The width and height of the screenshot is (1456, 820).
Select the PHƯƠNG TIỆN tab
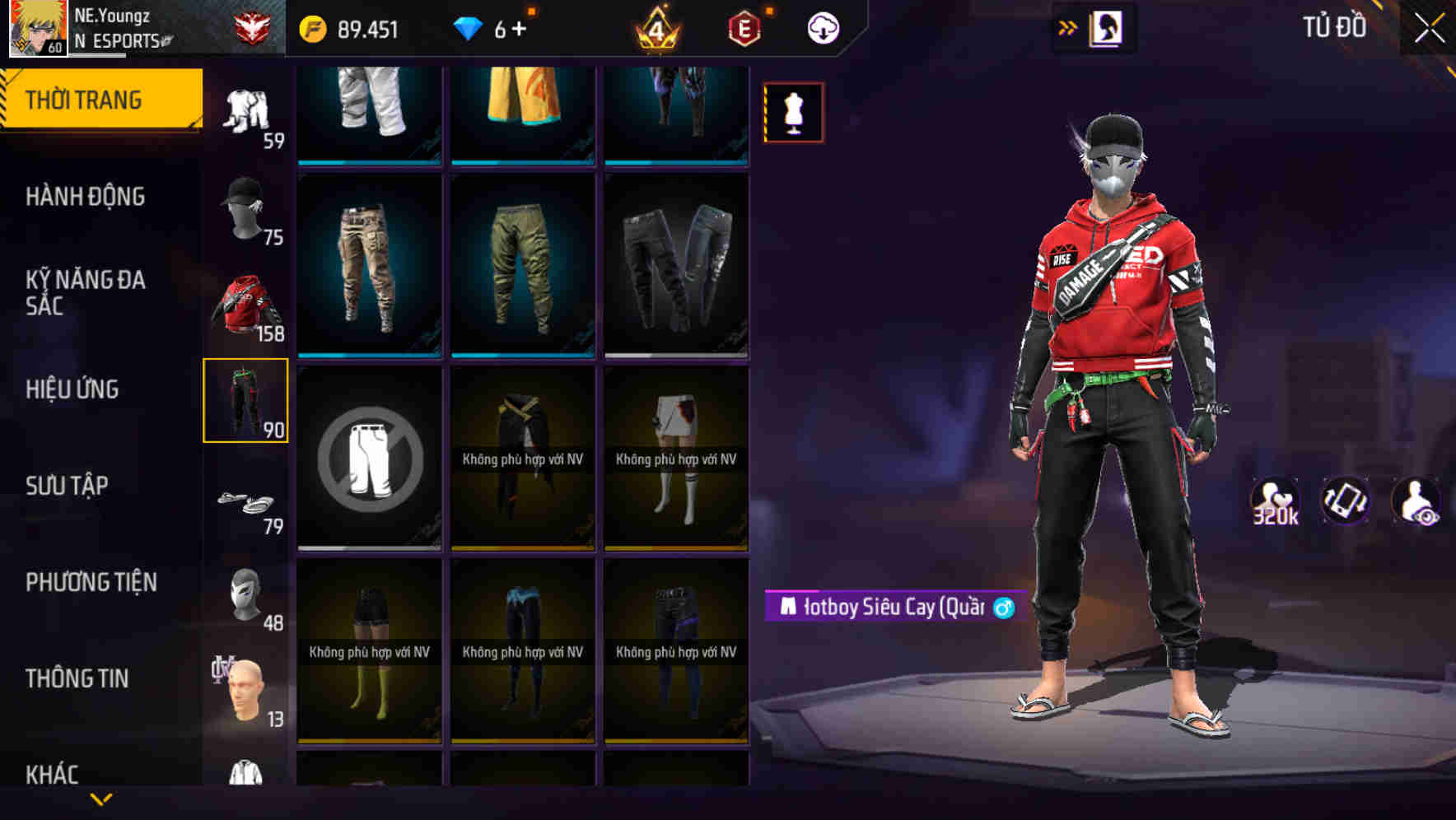(91, 581)
